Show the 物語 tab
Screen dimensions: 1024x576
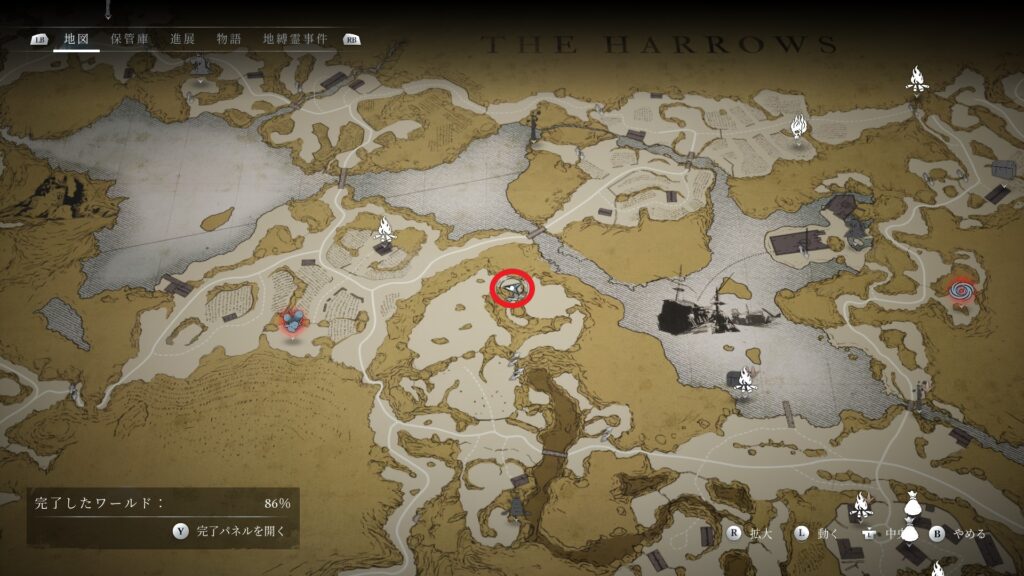[x=229, y=39]
